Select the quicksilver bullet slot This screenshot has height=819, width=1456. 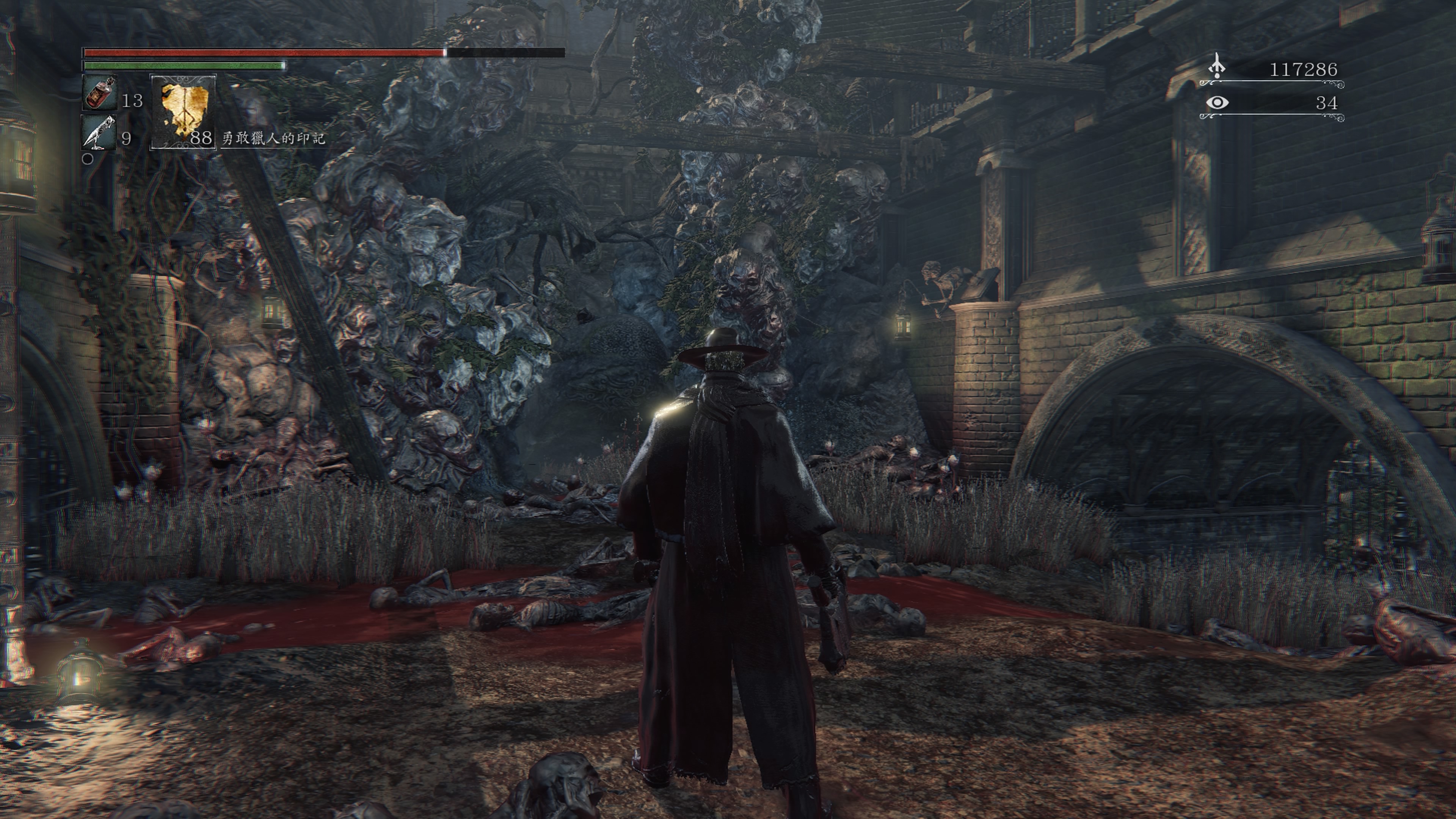coord(99,132)
